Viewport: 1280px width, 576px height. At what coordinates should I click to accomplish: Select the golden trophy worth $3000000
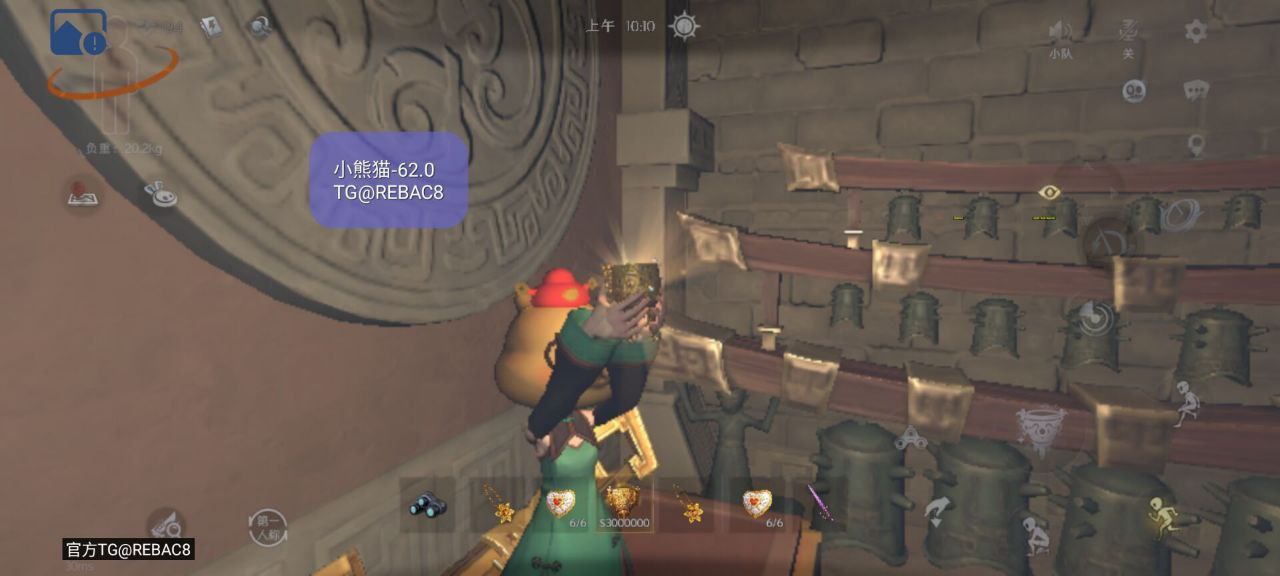(624, 503)
